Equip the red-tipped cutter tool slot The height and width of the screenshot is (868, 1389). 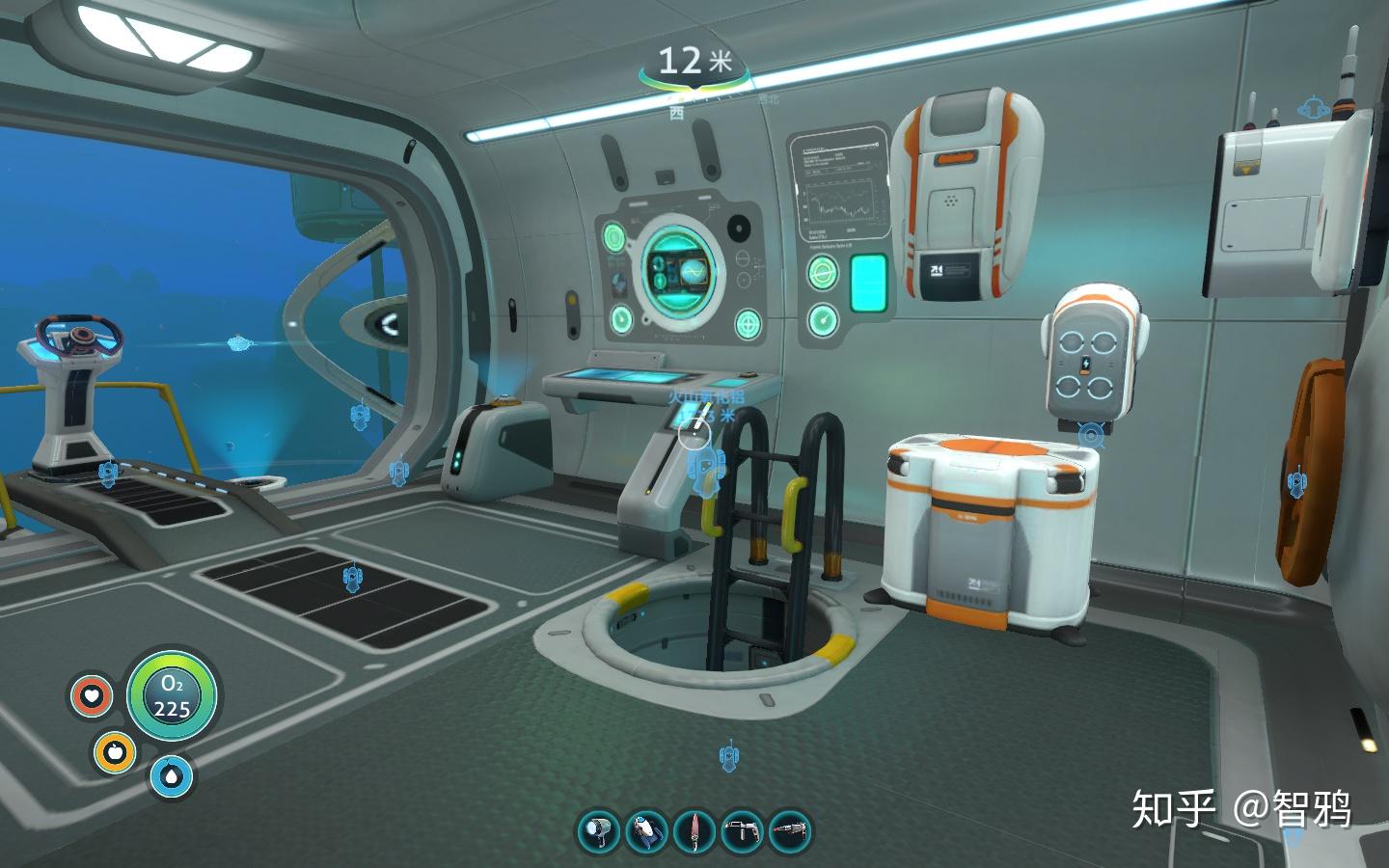click(790, 831)
